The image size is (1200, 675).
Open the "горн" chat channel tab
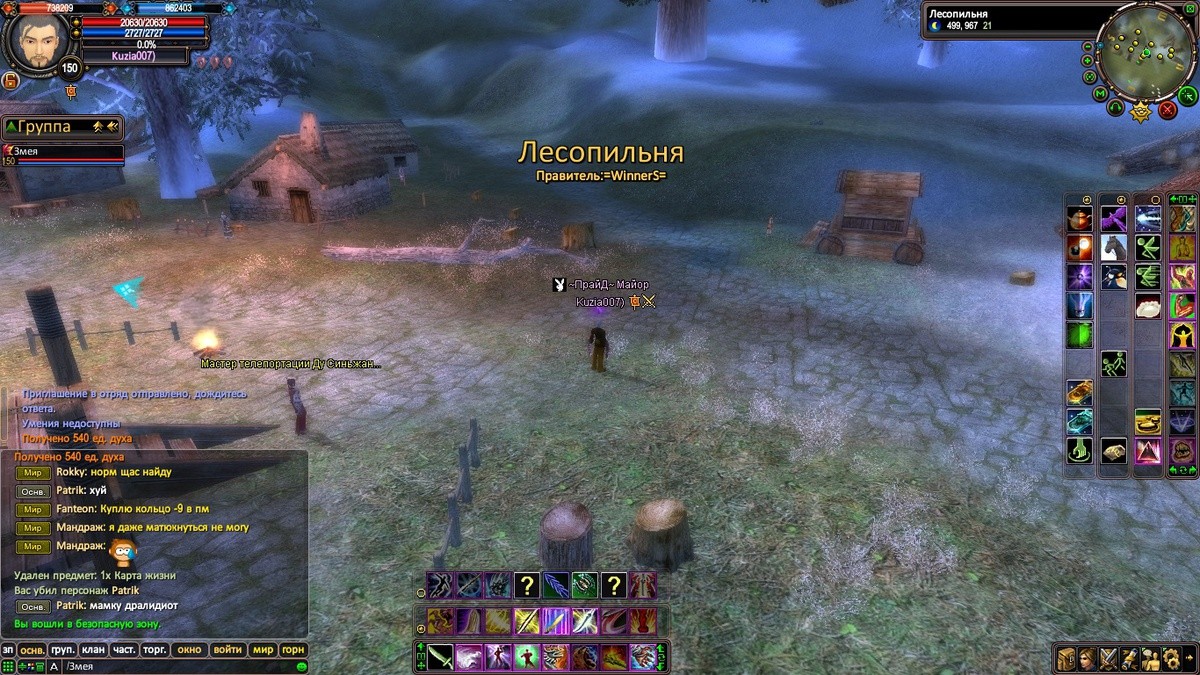[293, 650]
